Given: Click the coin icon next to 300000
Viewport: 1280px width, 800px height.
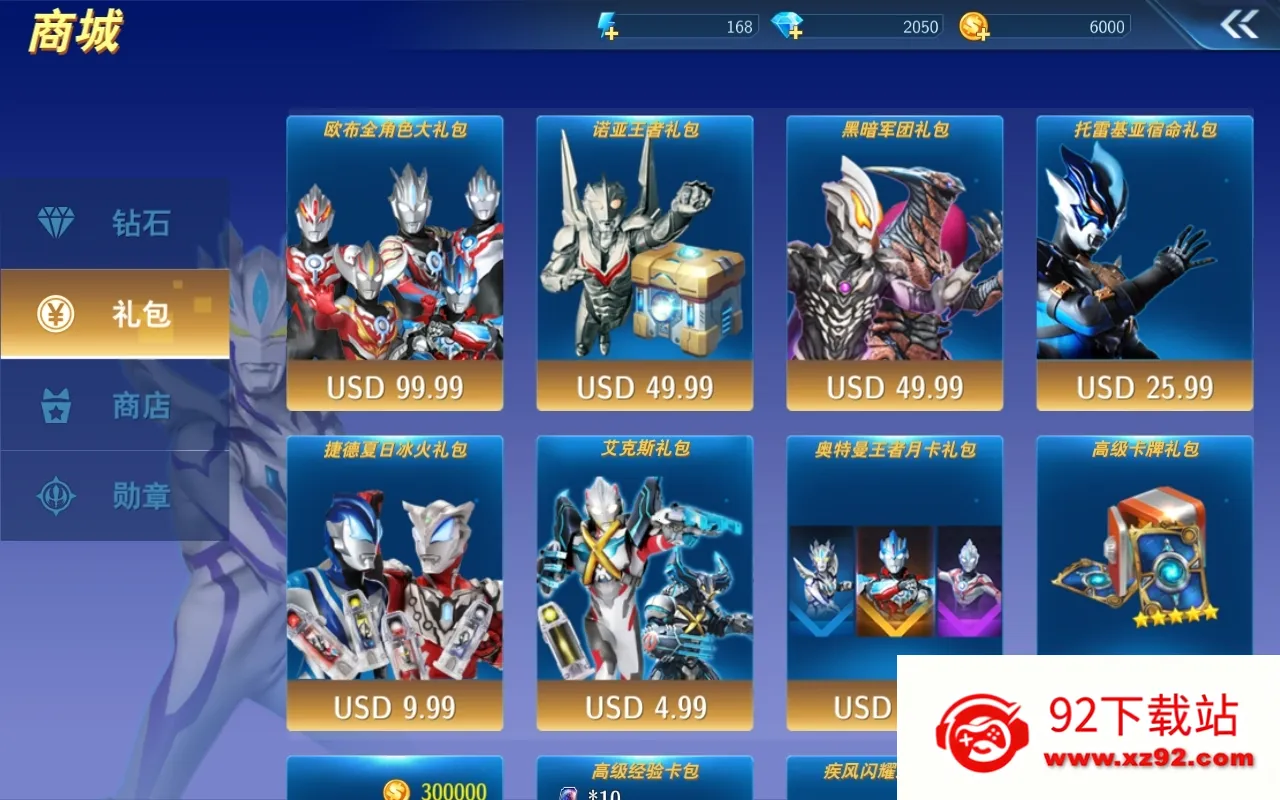Looking at the screenshot, I should (398, 787).
